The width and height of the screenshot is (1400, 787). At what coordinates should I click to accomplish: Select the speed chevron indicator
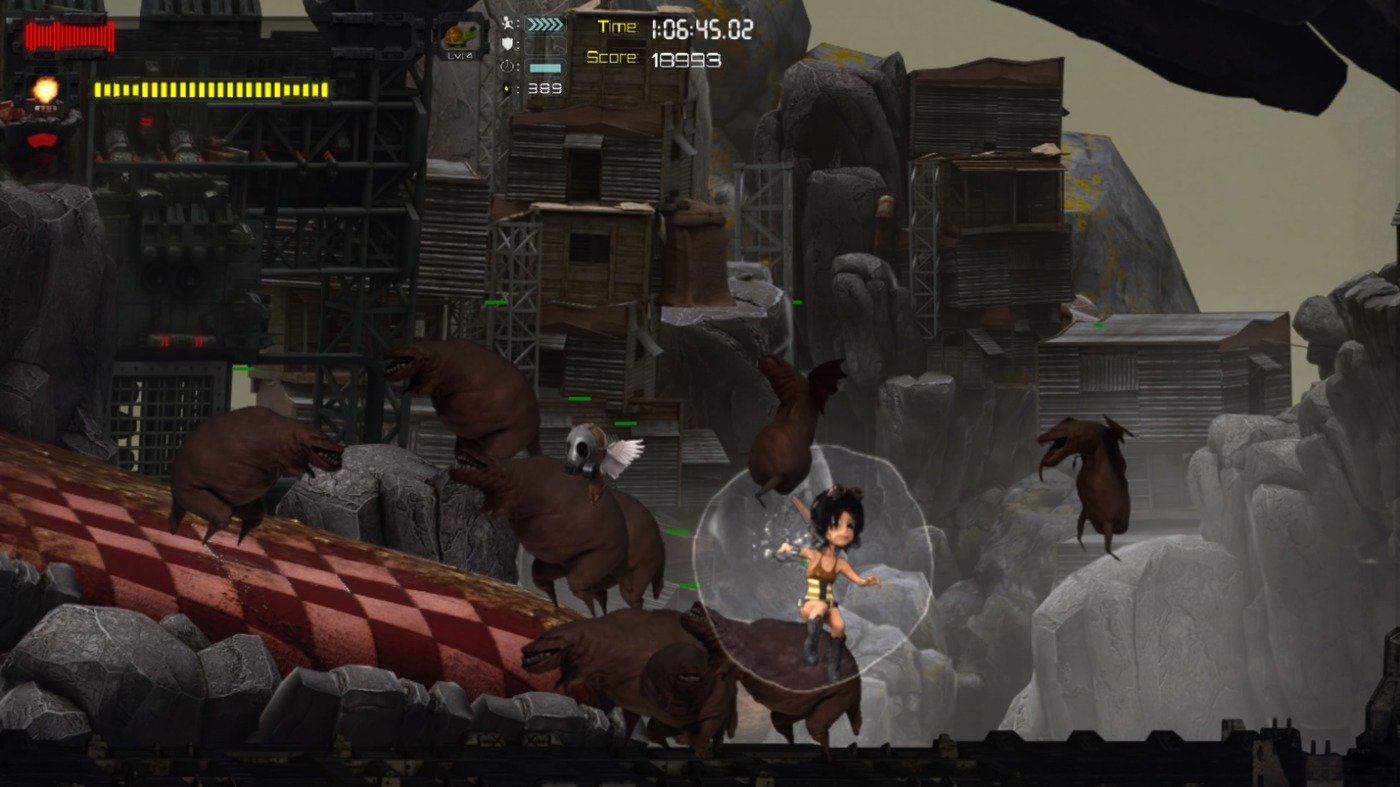click(x=548, y=24)
